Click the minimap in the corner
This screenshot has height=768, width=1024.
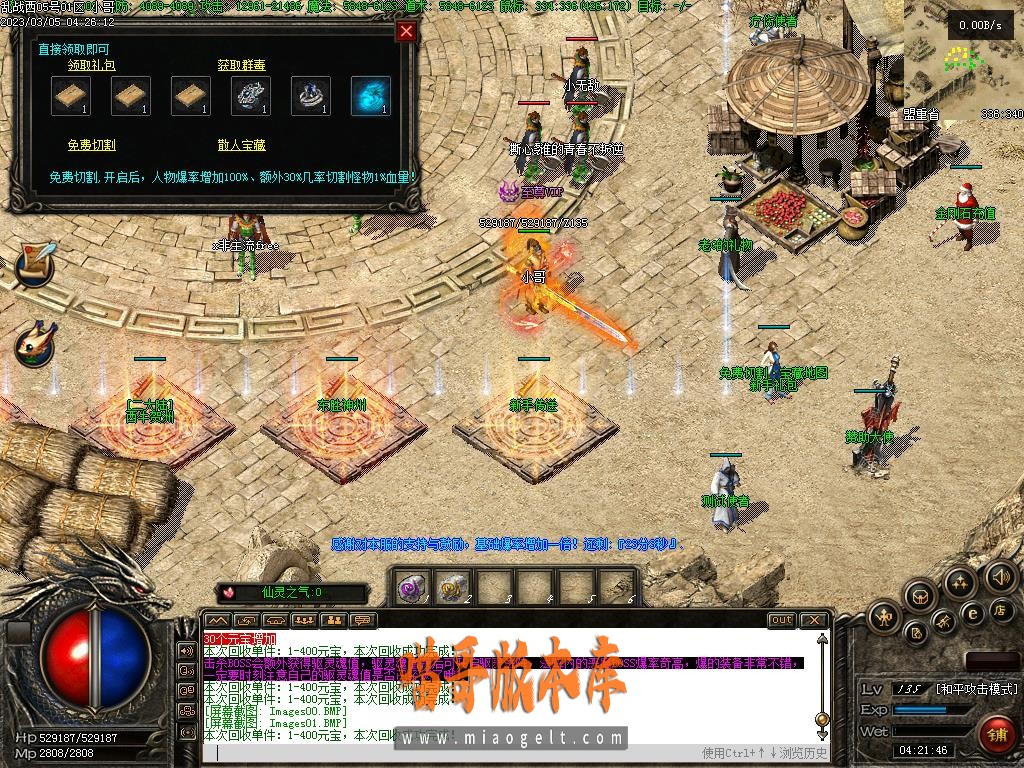click(x=951, y=55)
